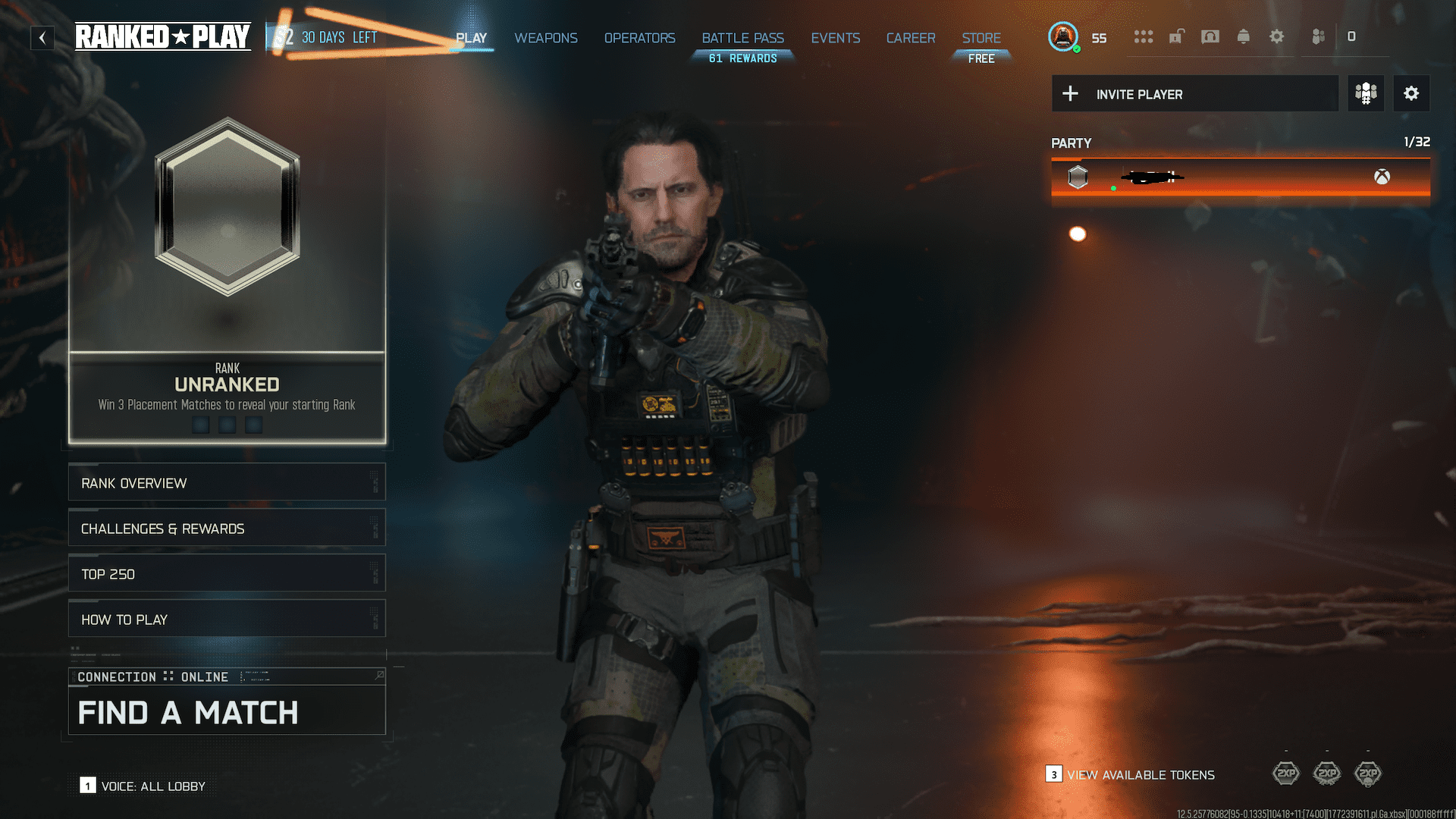The height and width of the screenshot is (819, 1456).
Task: Click the player avatar showing level 55
Action: 1063,36
